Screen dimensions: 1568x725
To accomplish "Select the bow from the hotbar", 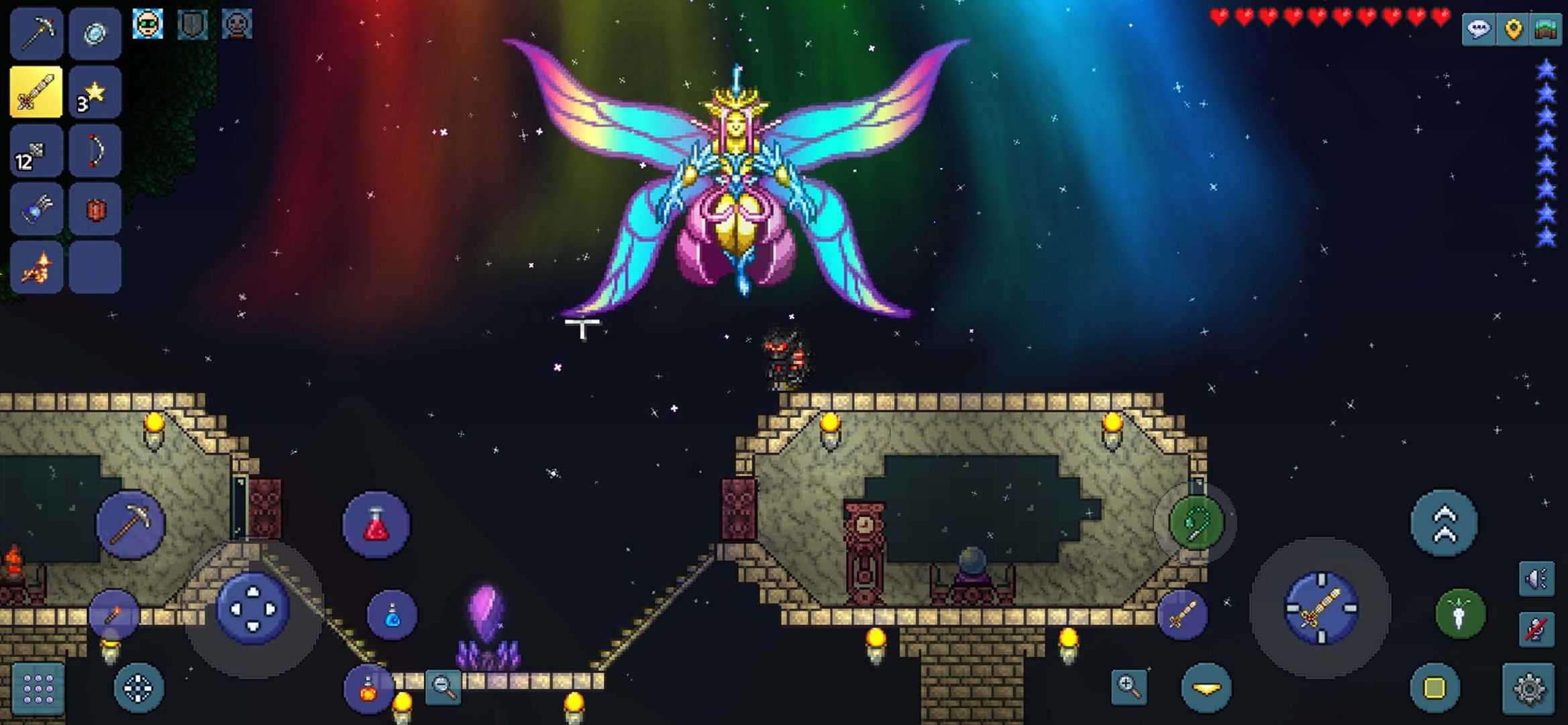I will [95, 150].
